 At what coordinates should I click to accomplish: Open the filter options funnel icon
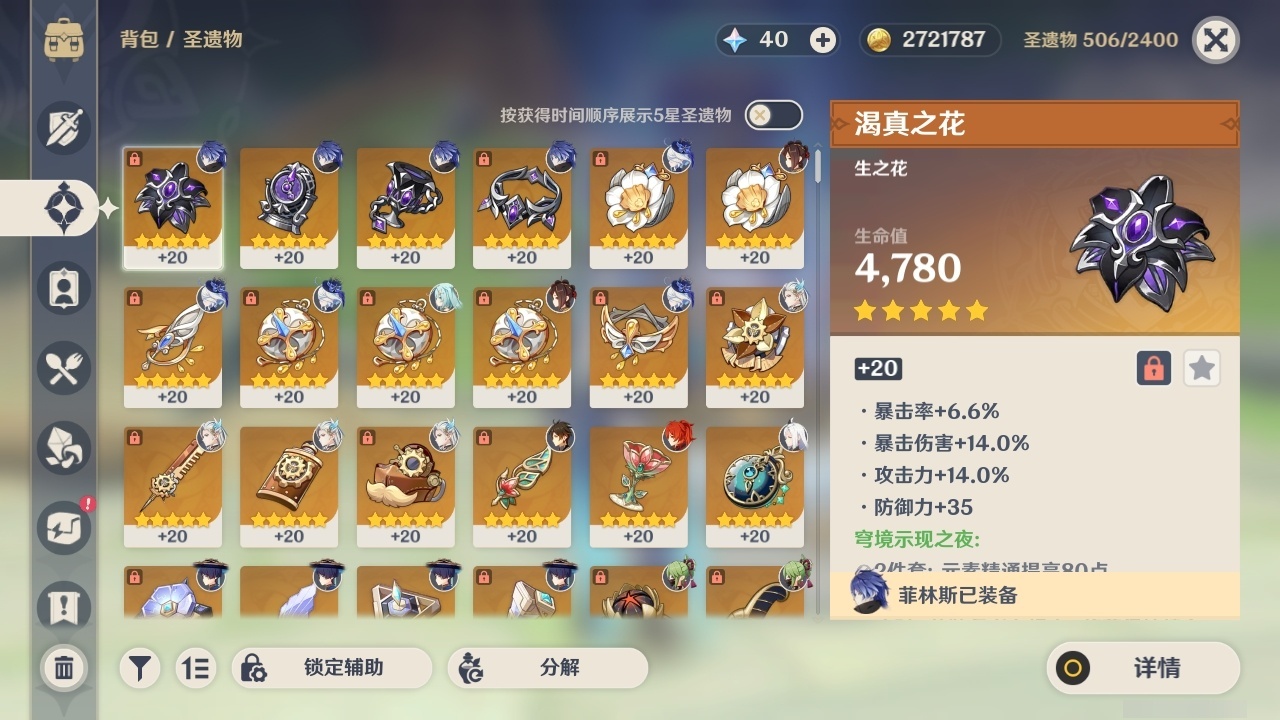(139, 668)
